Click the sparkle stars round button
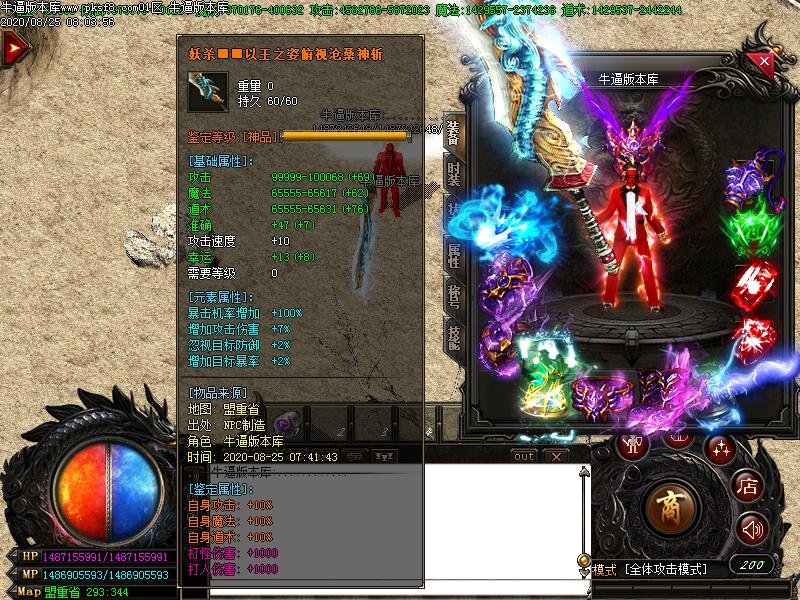The image size is (800, 600). pyautogui.click(x=720, y=447)
